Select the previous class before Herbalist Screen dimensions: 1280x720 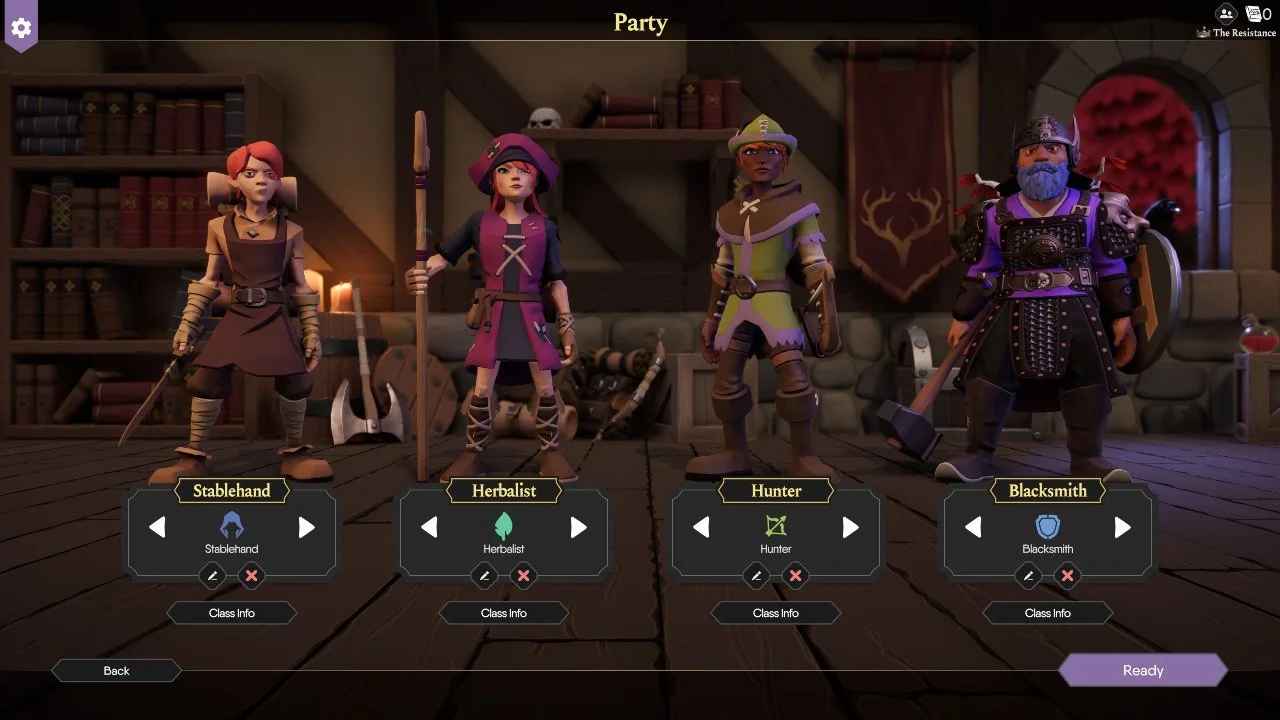pyautogui.click(x=429, y=527)
